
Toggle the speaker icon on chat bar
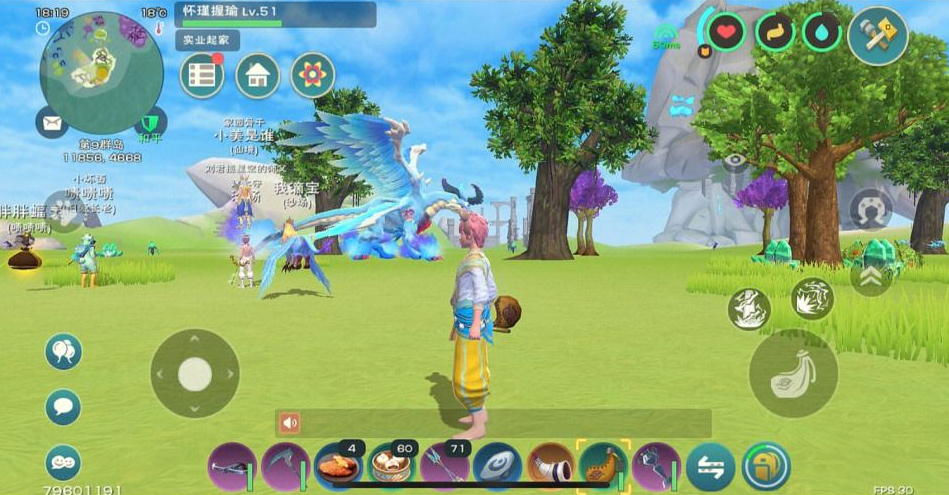coord(290,423)
